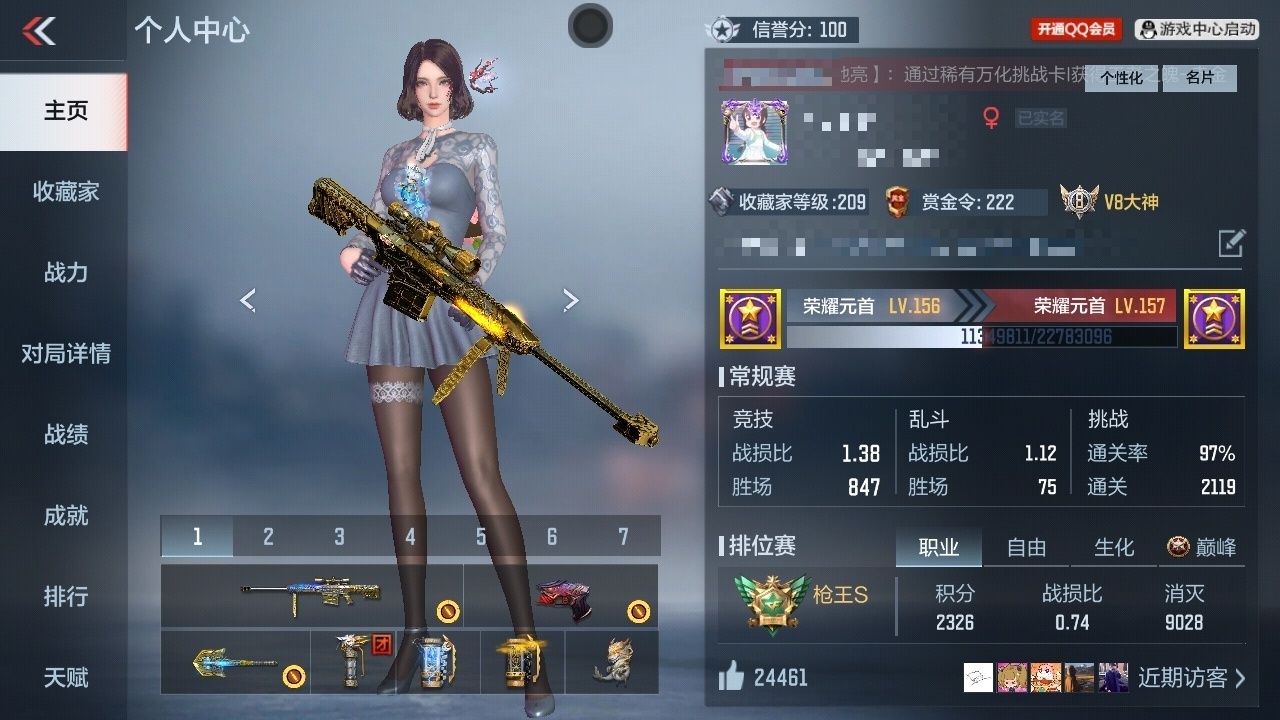Image resolution: width=1280 pixels, height=720 pixels.
Task: Show the previous character with left arrow
Action: [x=248, y=300]
